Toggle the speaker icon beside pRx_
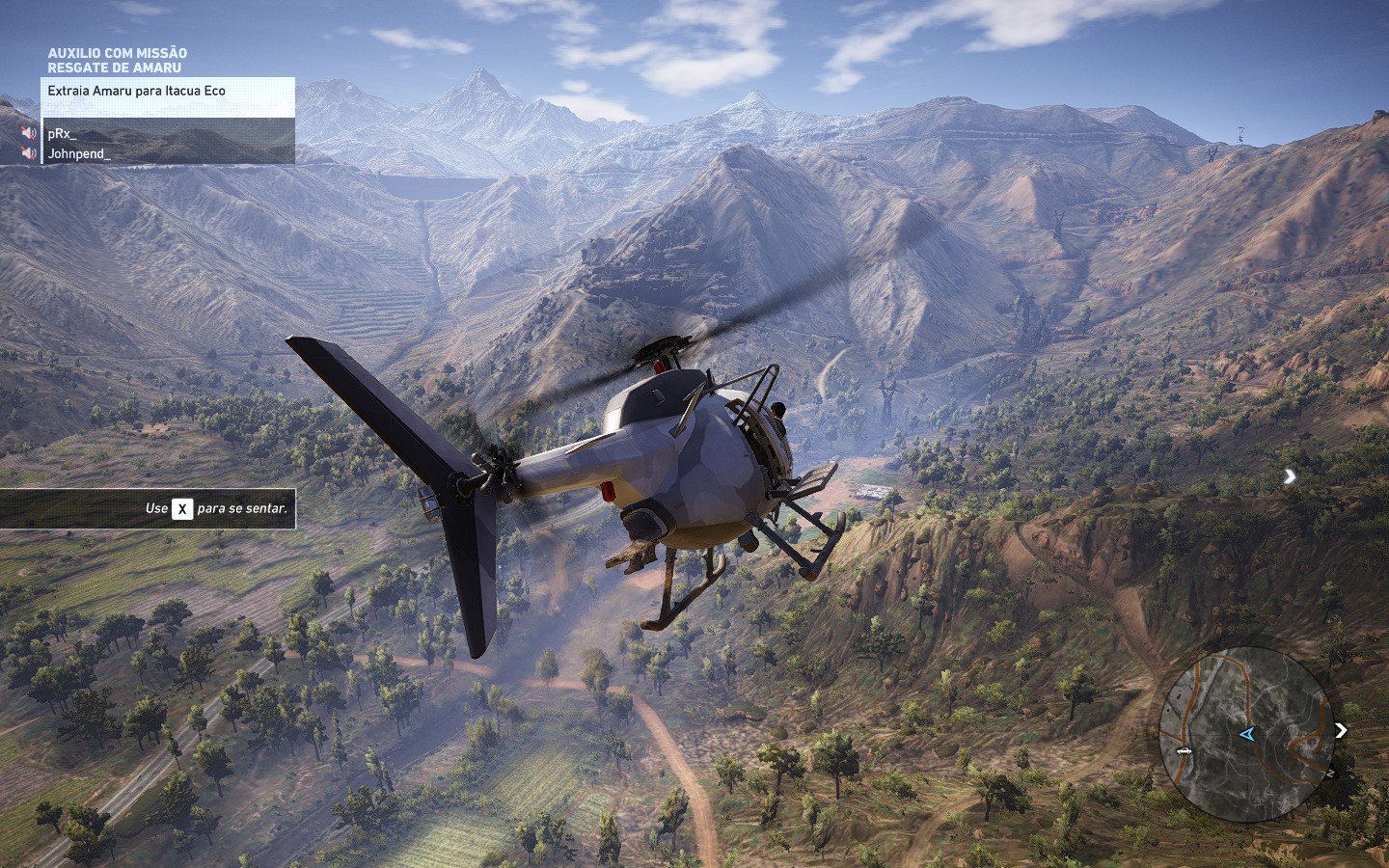The image size is (1389, 868). pos(29,134)
